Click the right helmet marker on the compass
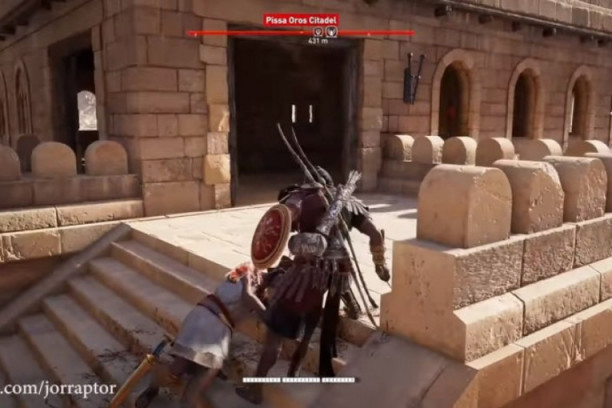Viewport: 612px width, 408px height. pos(332,33)
